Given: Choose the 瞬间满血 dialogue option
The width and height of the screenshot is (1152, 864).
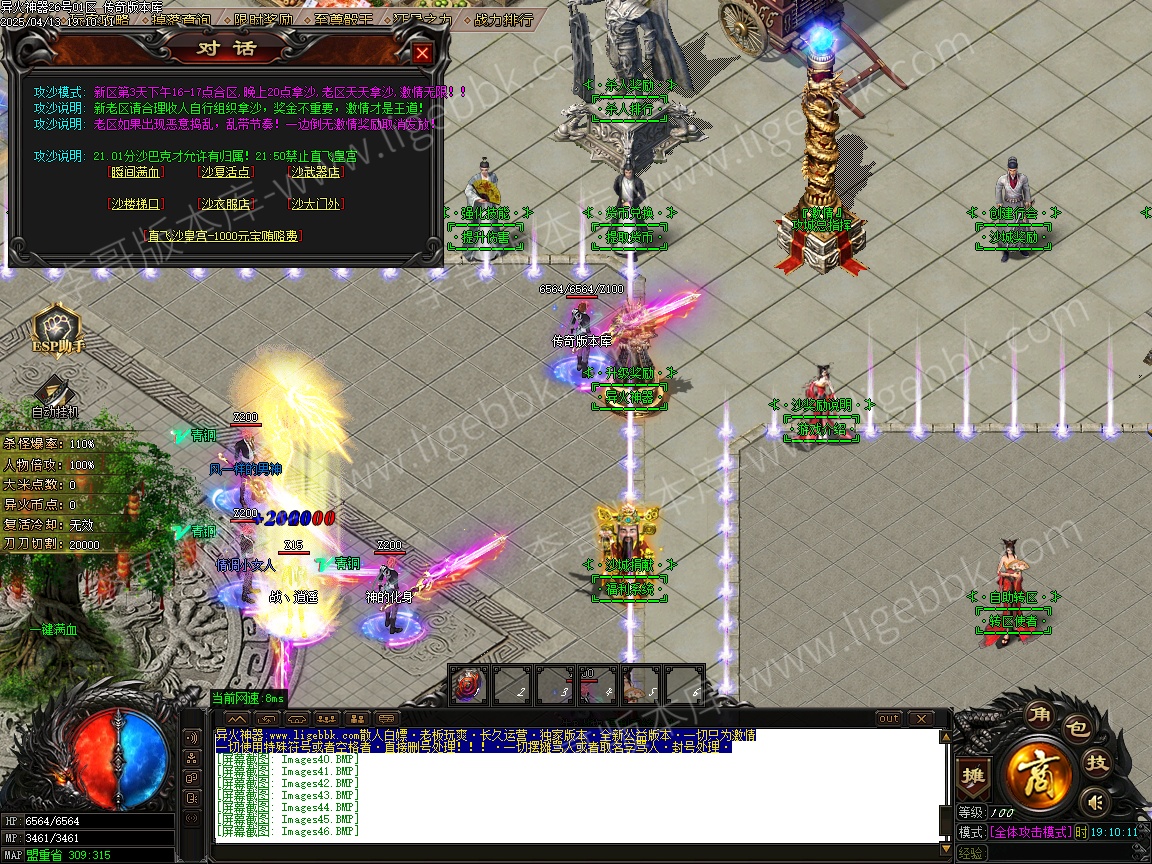Looking at the screenshot, I should pyautogui.click(x=135, y=172).
